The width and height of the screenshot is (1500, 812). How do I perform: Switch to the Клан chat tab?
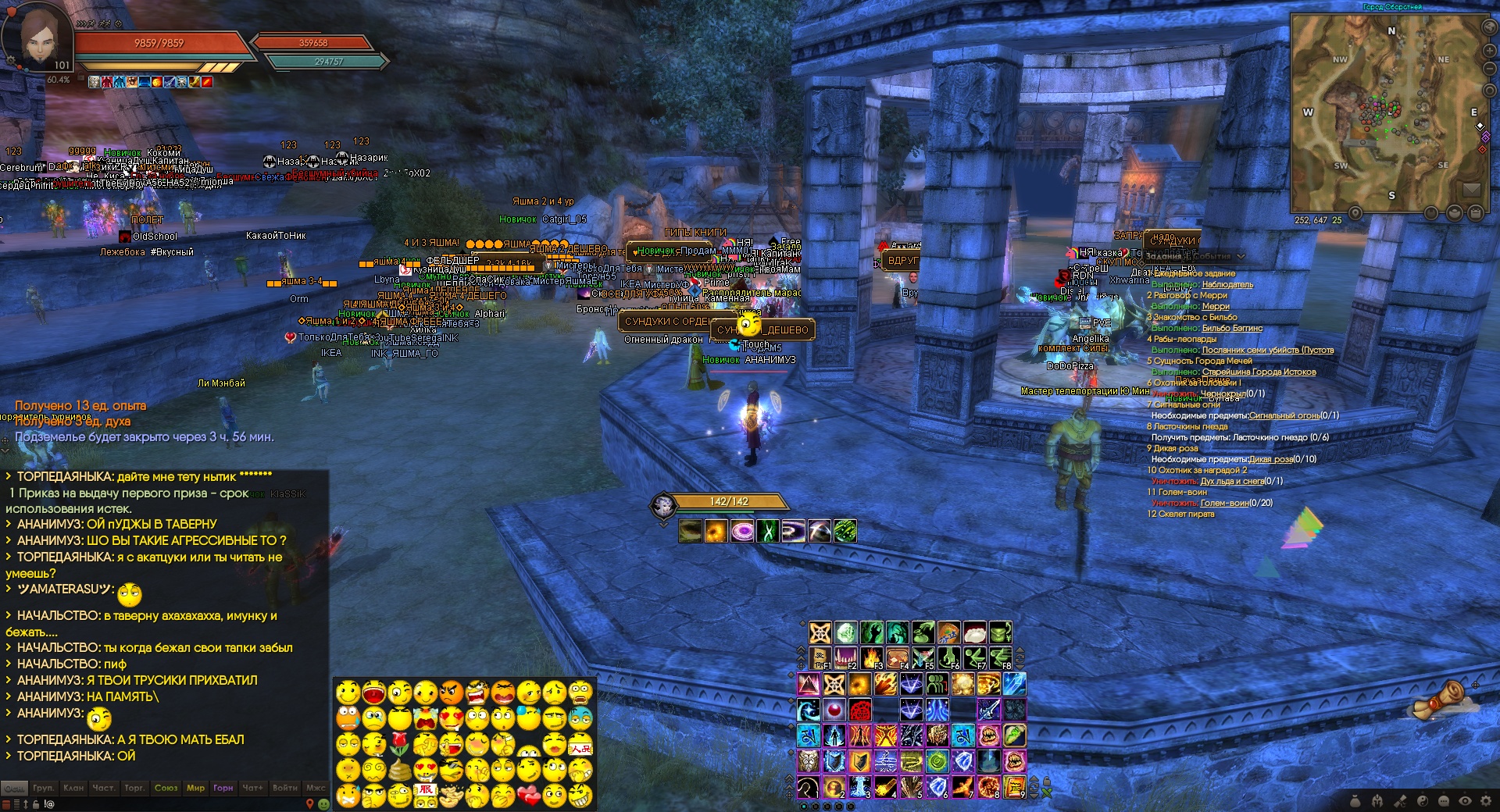(x=73, y=788)
